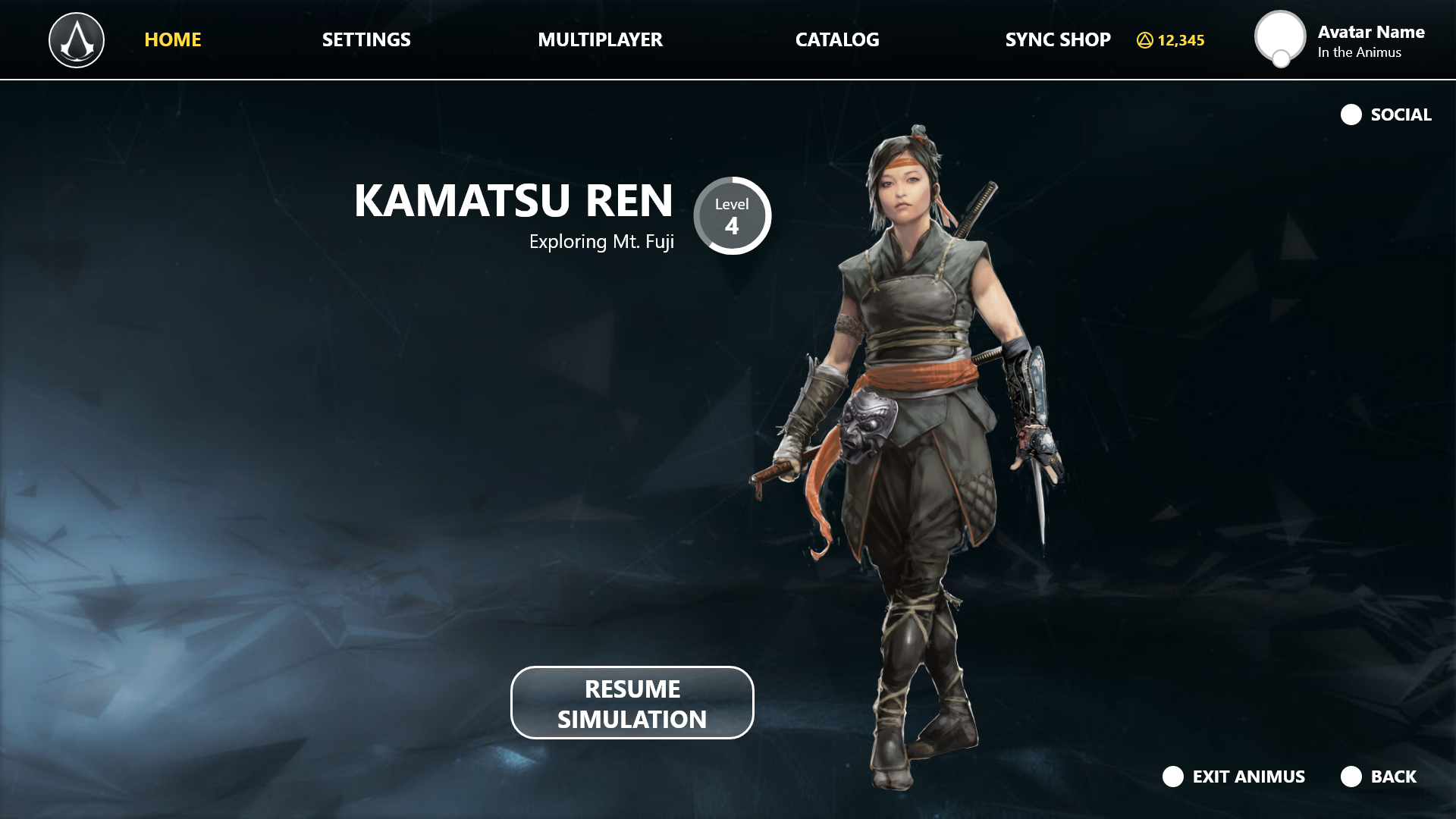Switch to the Settings tab
This screenshot has height=819, width=1456.
pyautogui.click(x=366, y=39)
